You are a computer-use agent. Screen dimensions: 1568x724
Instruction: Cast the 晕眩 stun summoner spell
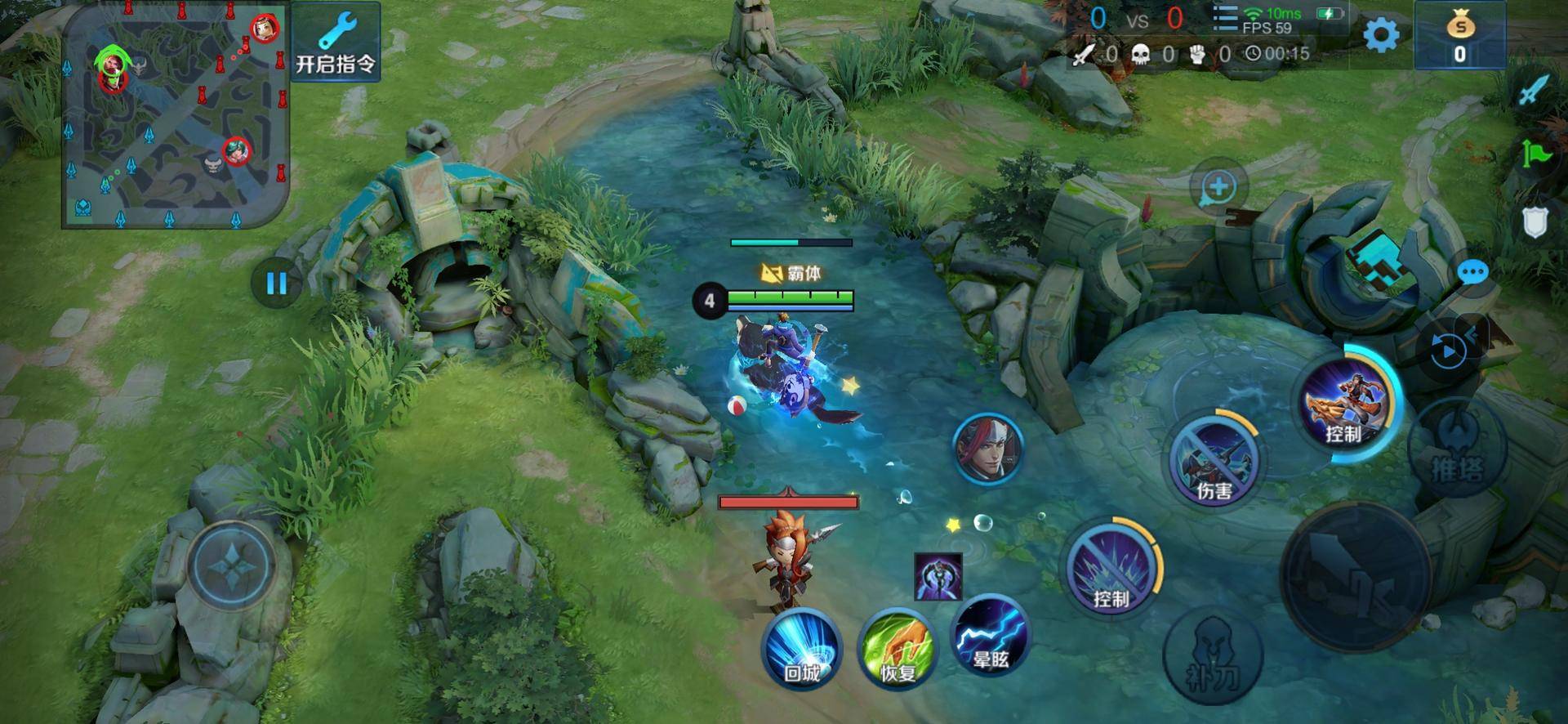pos(991,637)
